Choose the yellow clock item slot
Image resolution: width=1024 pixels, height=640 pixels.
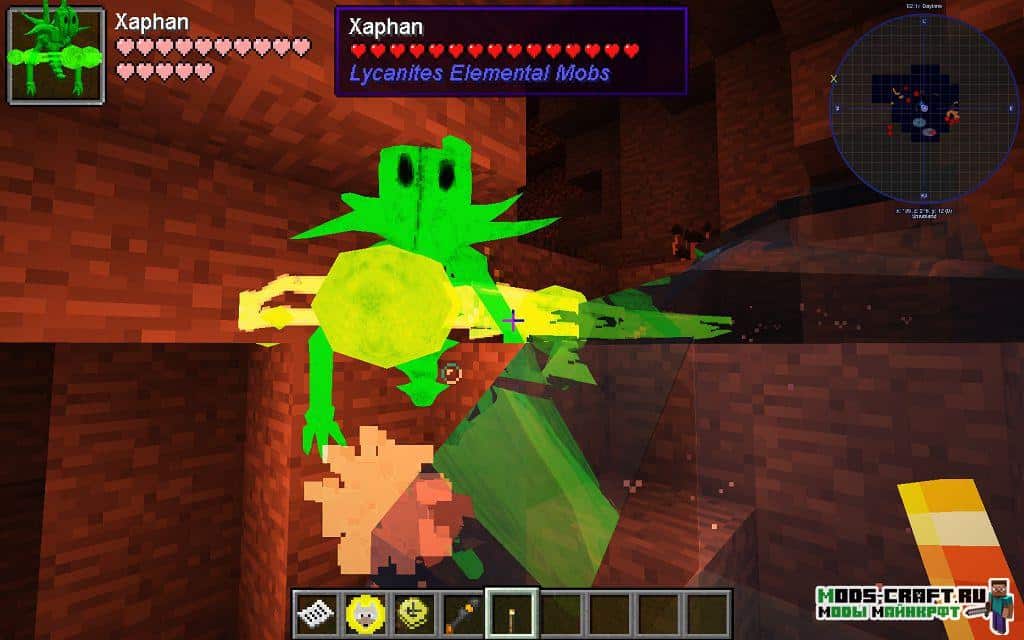[413, 612]
